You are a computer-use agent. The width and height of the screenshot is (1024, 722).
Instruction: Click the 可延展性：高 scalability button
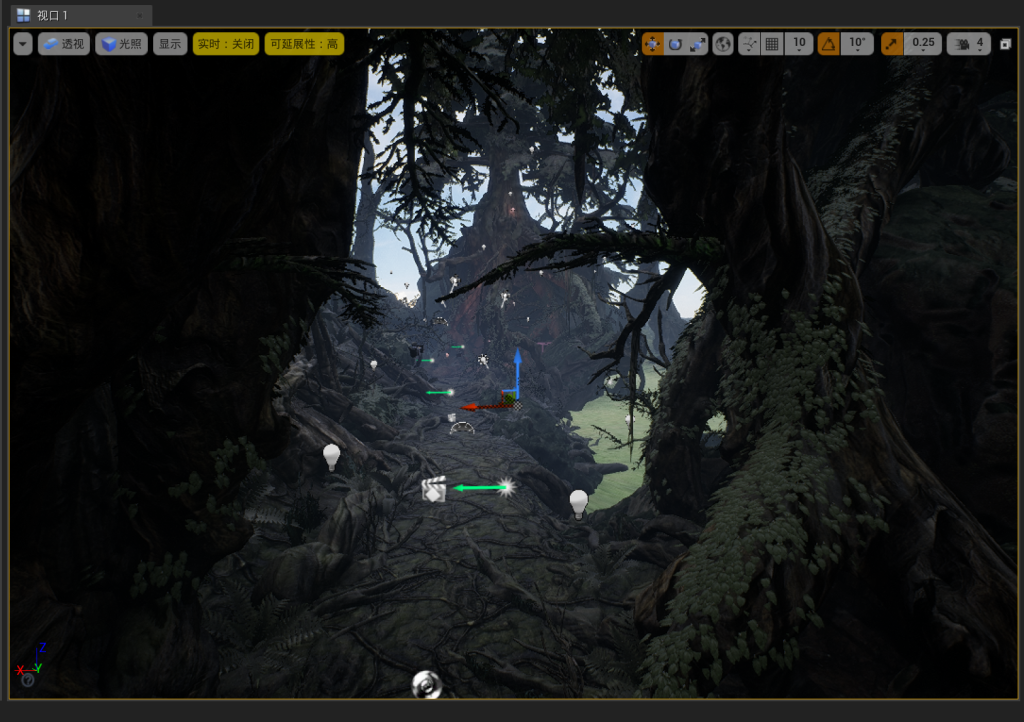pyautogui.click(x=304, y=44)
